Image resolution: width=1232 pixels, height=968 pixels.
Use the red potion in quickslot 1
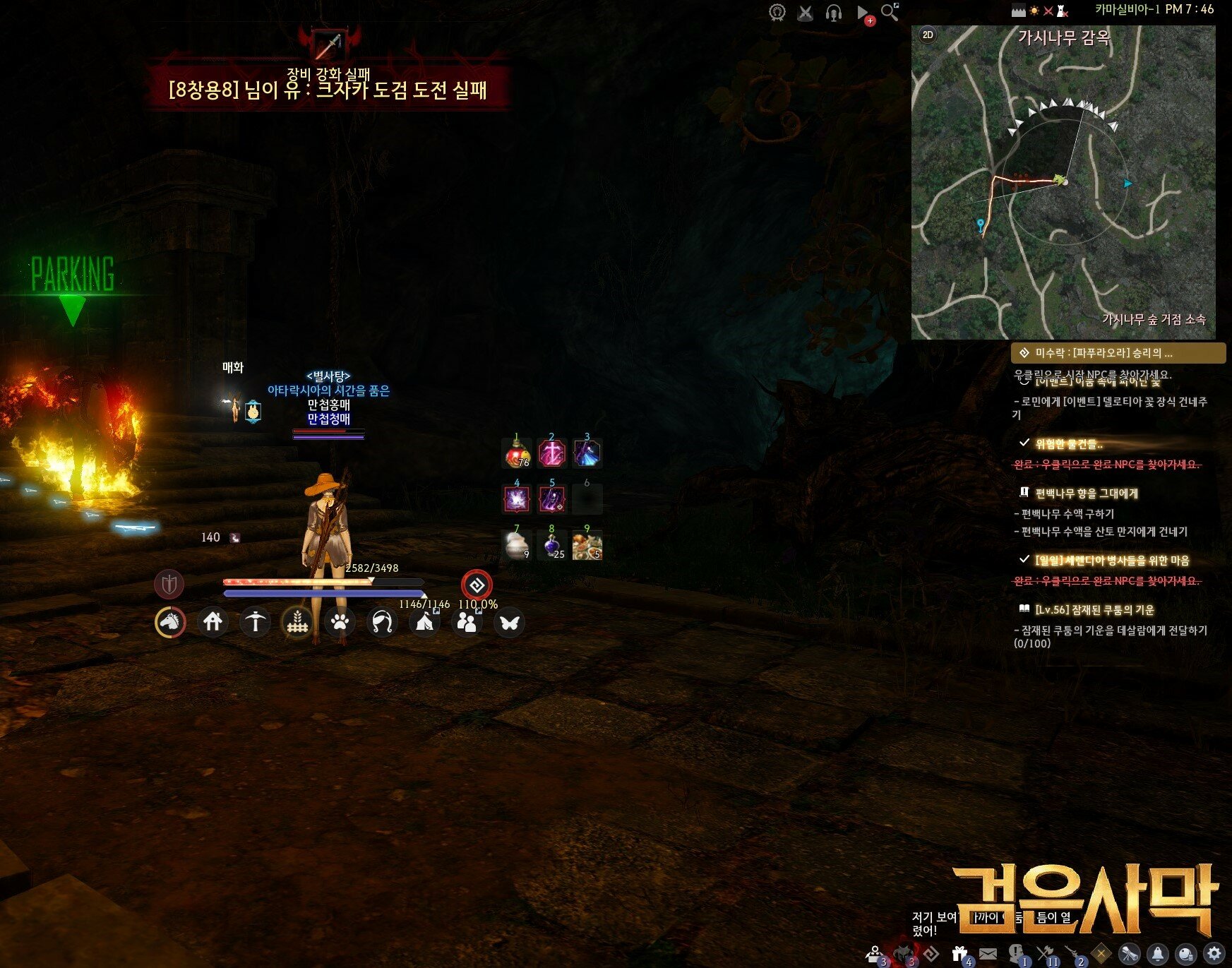pos(518,453)
